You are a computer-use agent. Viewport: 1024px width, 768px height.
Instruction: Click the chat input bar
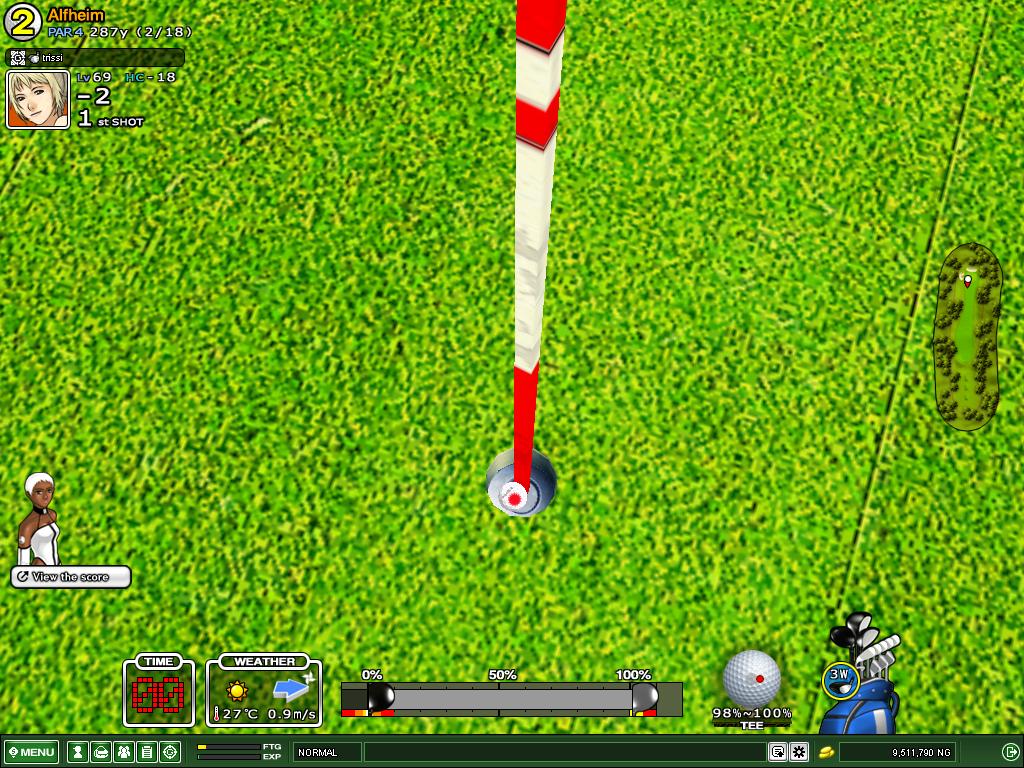click(565, 752)
